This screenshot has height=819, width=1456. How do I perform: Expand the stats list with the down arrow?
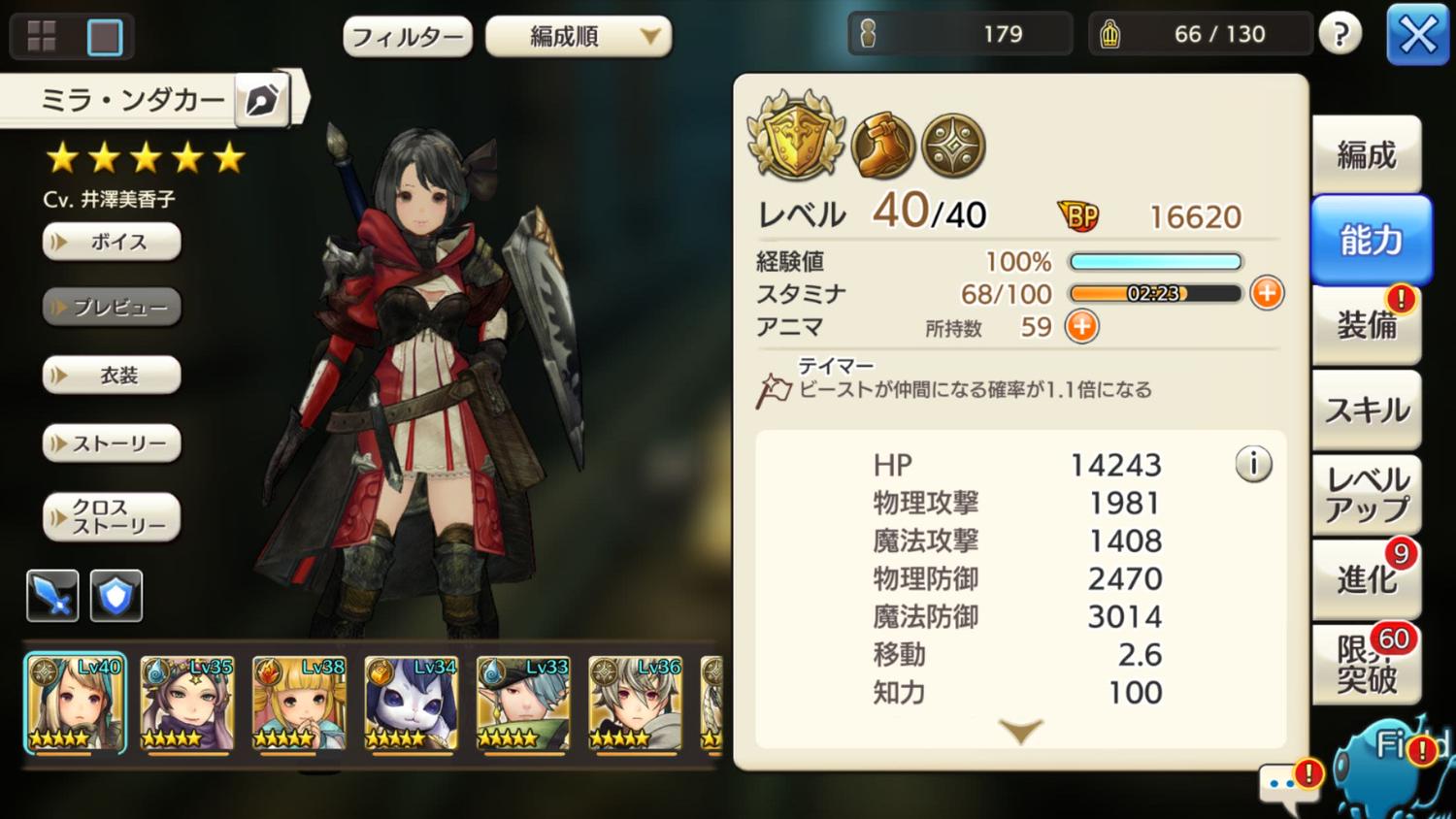(x=1020, y=731)
